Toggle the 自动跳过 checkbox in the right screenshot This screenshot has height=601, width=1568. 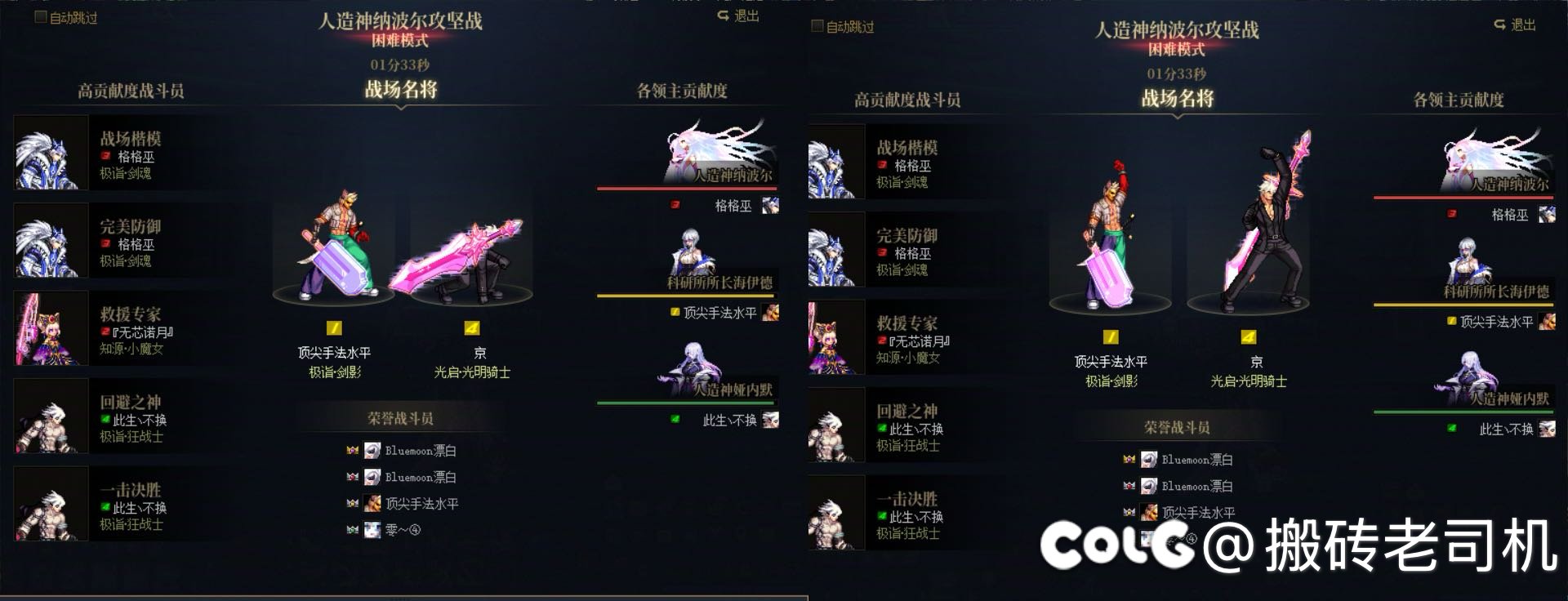(817, 26)
